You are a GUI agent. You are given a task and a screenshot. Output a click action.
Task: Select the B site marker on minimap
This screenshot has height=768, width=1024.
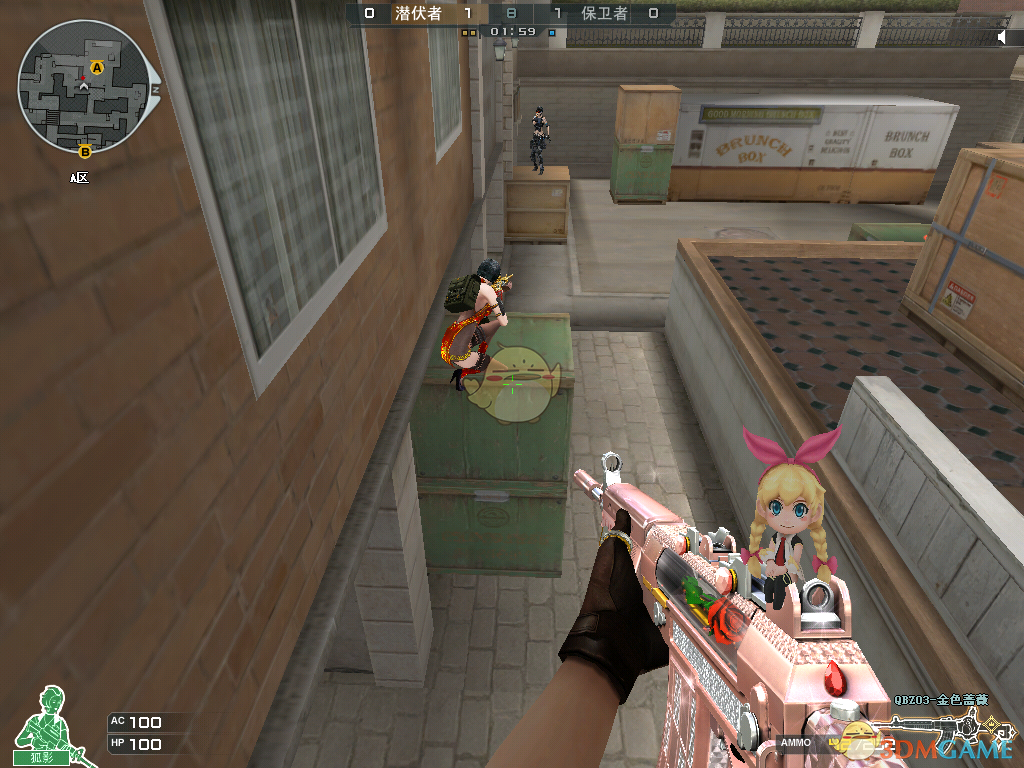coord(85,151)
